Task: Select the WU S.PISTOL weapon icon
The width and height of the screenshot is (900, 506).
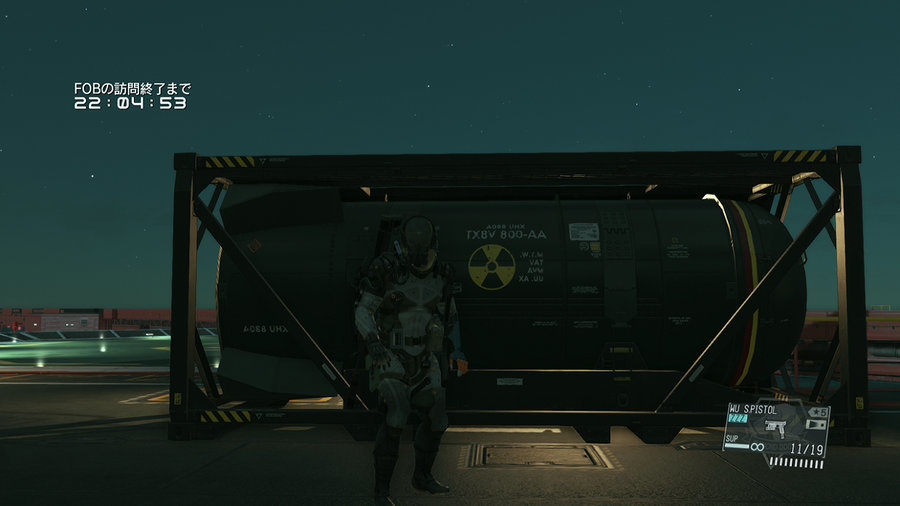Action: [773, 427]
